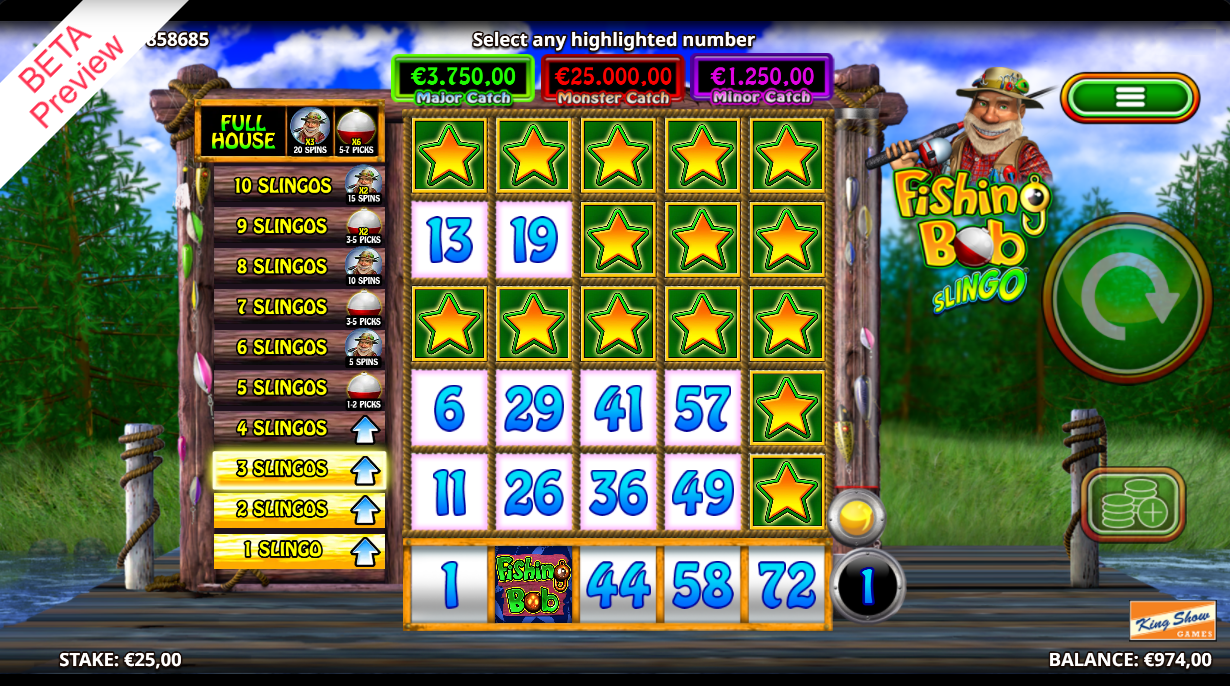Image resolution: width=1230 pixels, height=686 pixels.
Task: Choose grid number 29
Action: click(534, 408)
